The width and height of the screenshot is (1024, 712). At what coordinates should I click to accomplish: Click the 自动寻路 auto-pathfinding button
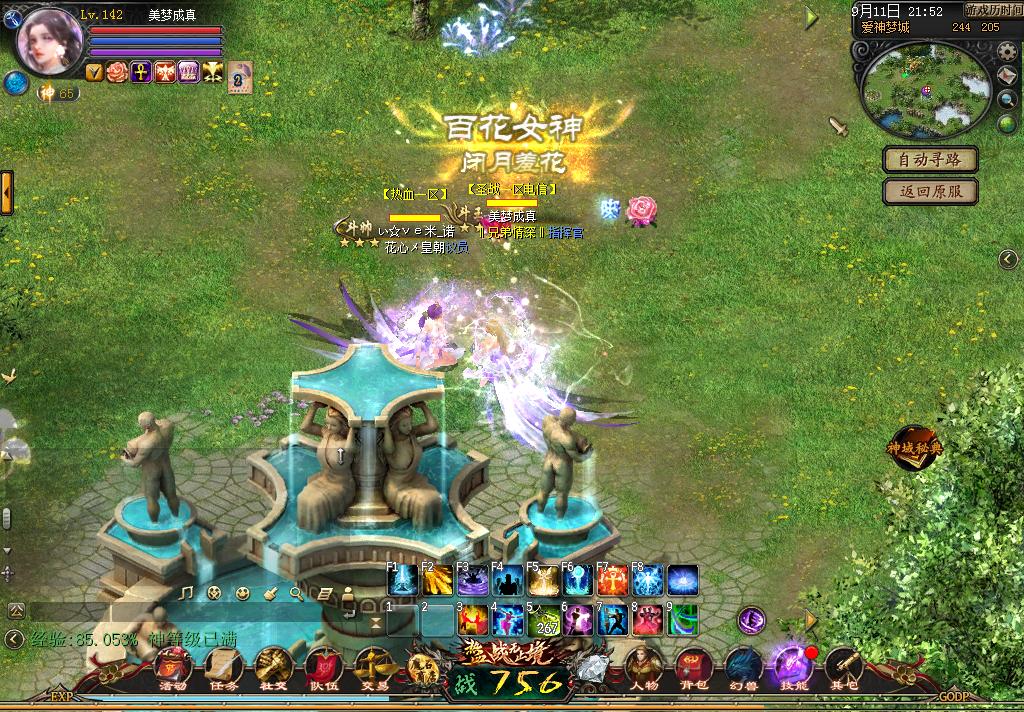coord(930,160)
